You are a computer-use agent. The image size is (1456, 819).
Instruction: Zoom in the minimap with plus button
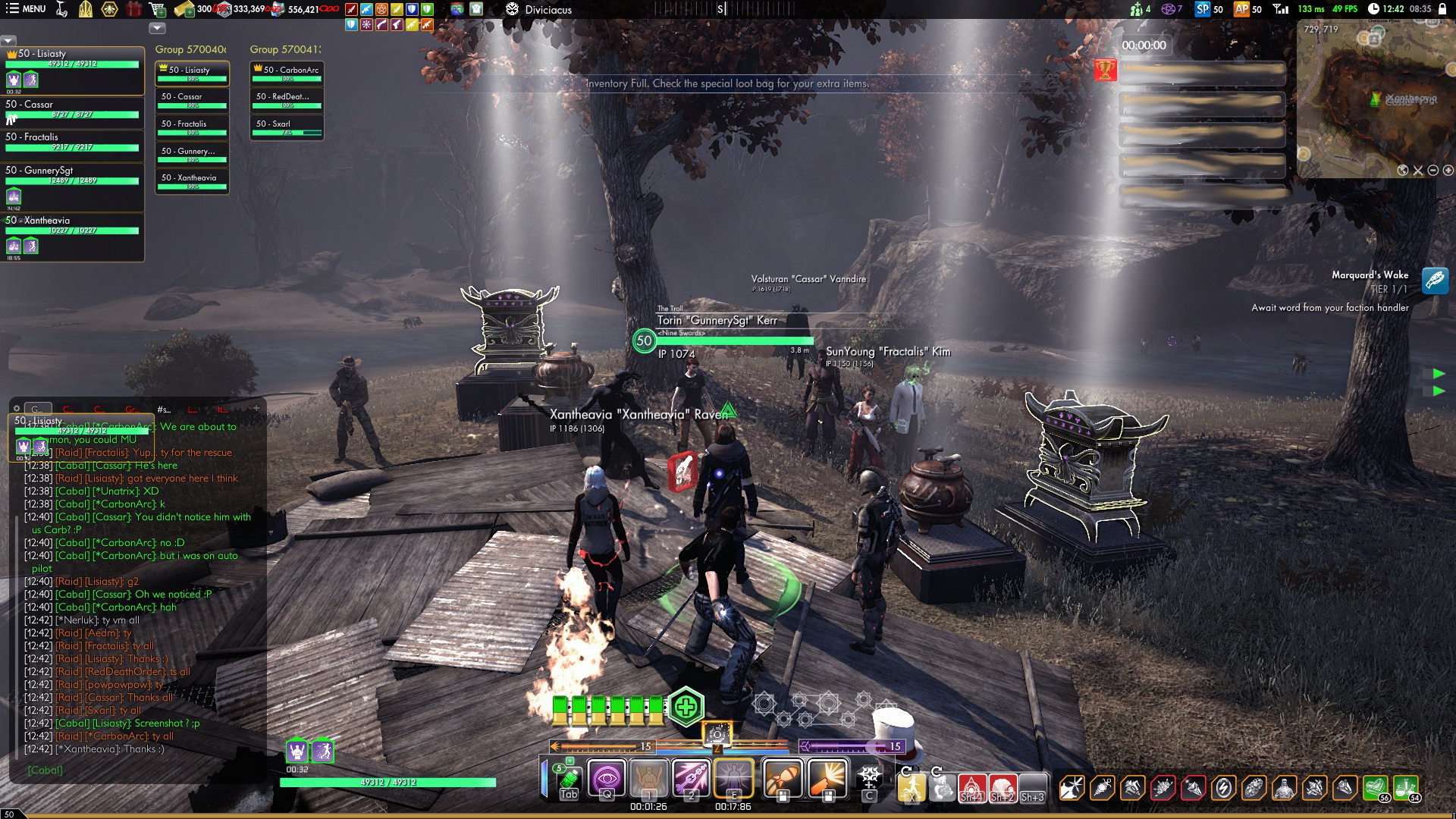(1448, 171)
